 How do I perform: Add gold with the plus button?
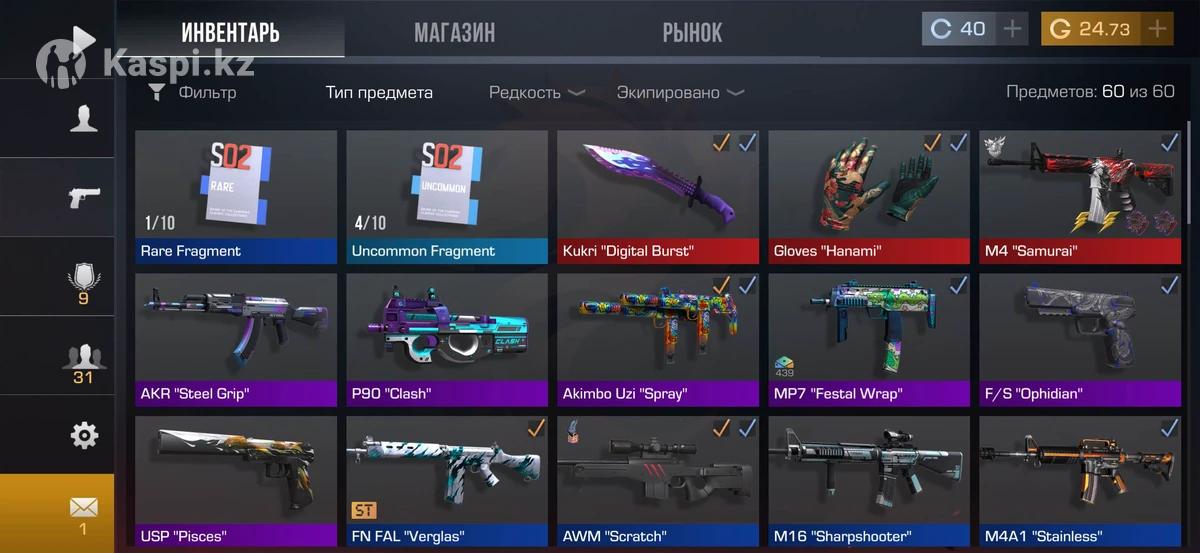point(1157,29)
